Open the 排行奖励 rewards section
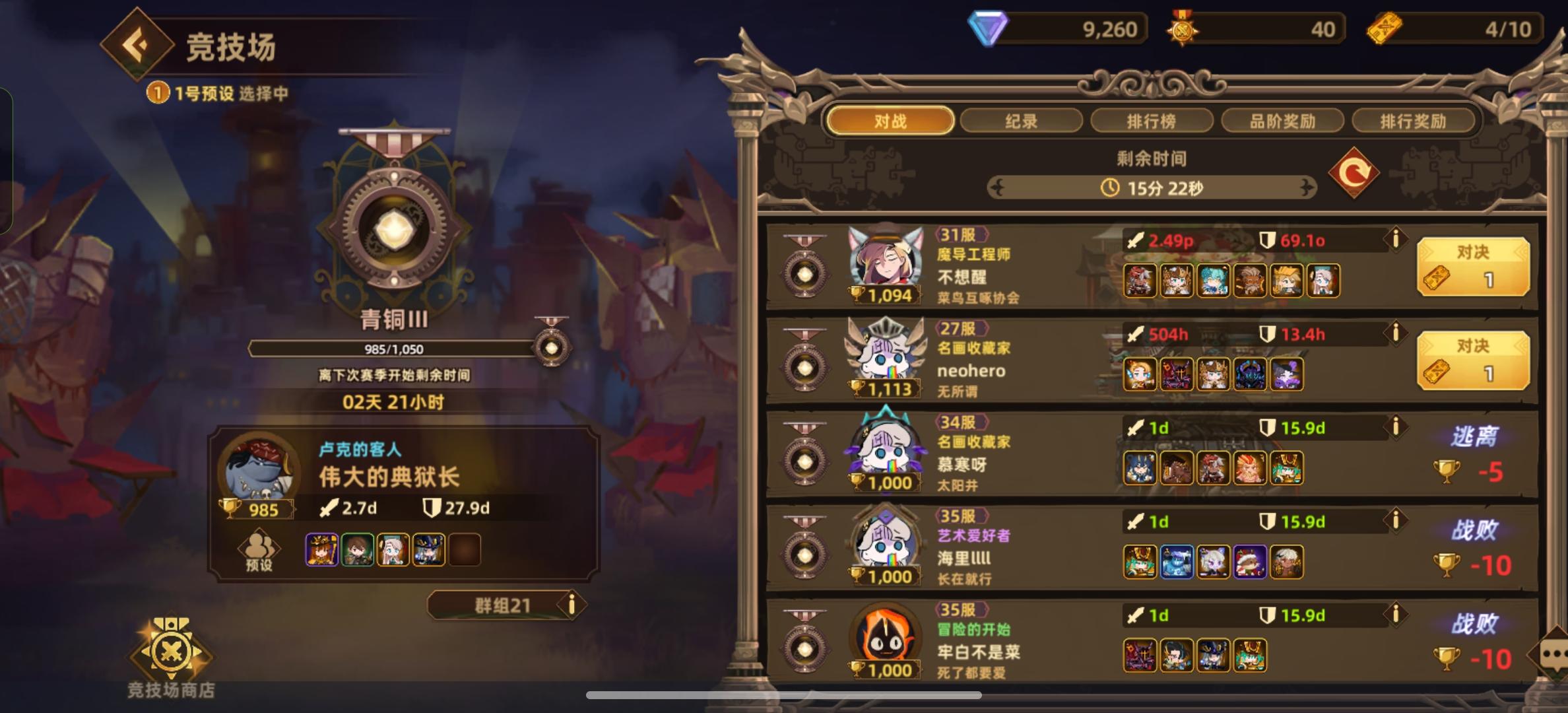 coord(1414,121)
